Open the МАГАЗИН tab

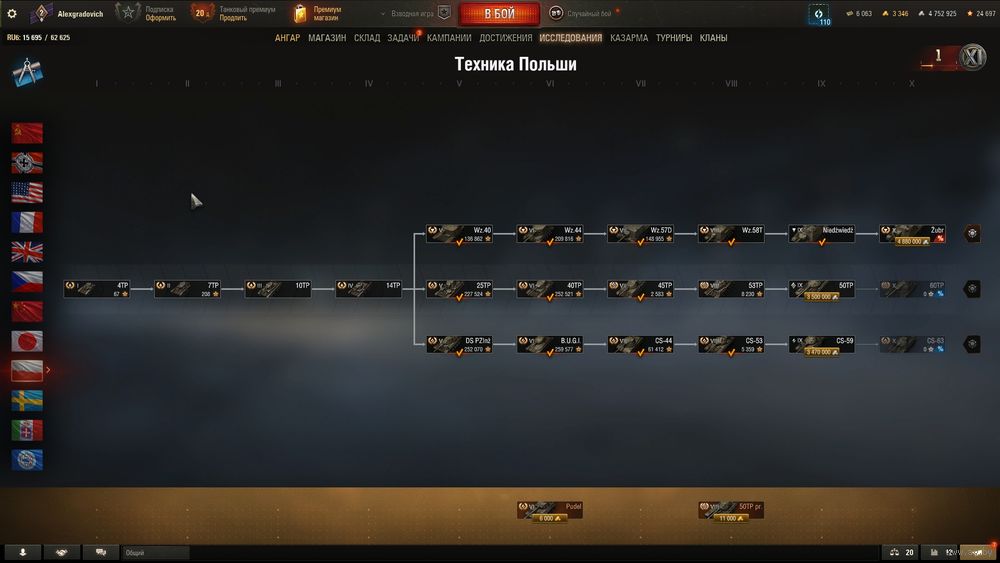(x=327, y=38)
